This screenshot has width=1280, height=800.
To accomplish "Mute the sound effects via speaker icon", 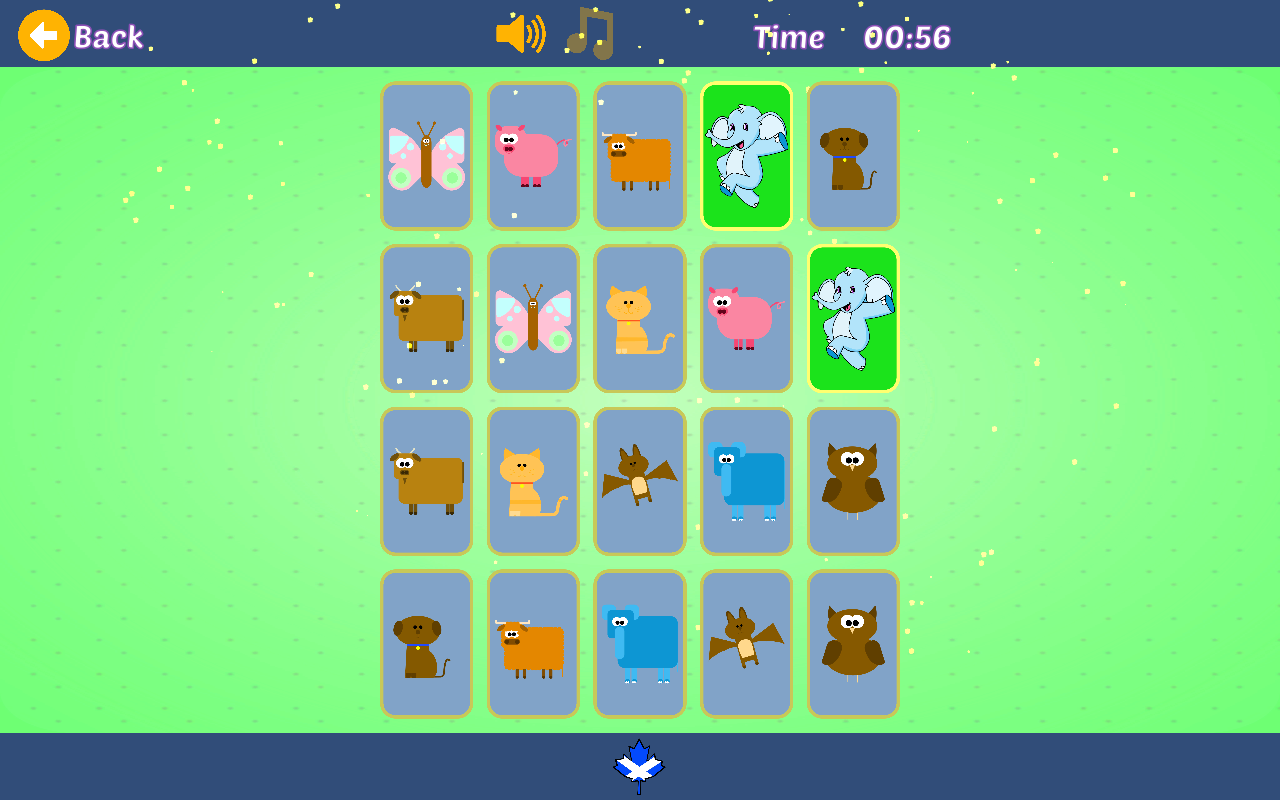I will tap(521, 33).
